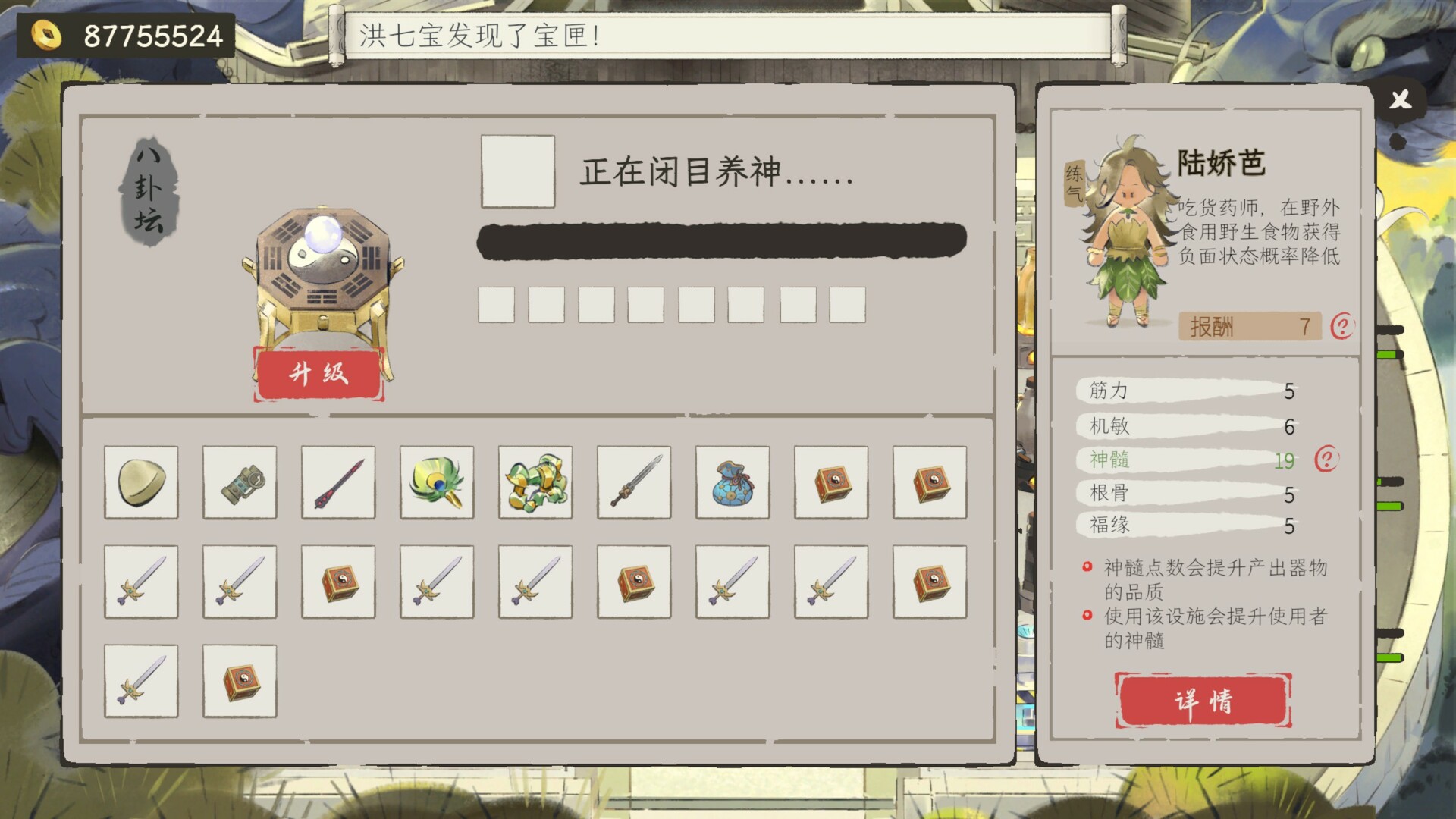Click the bagua cube item in the last row
Image resolution: width=1456 pixels, height=819 pixels.
coord(240,681)
